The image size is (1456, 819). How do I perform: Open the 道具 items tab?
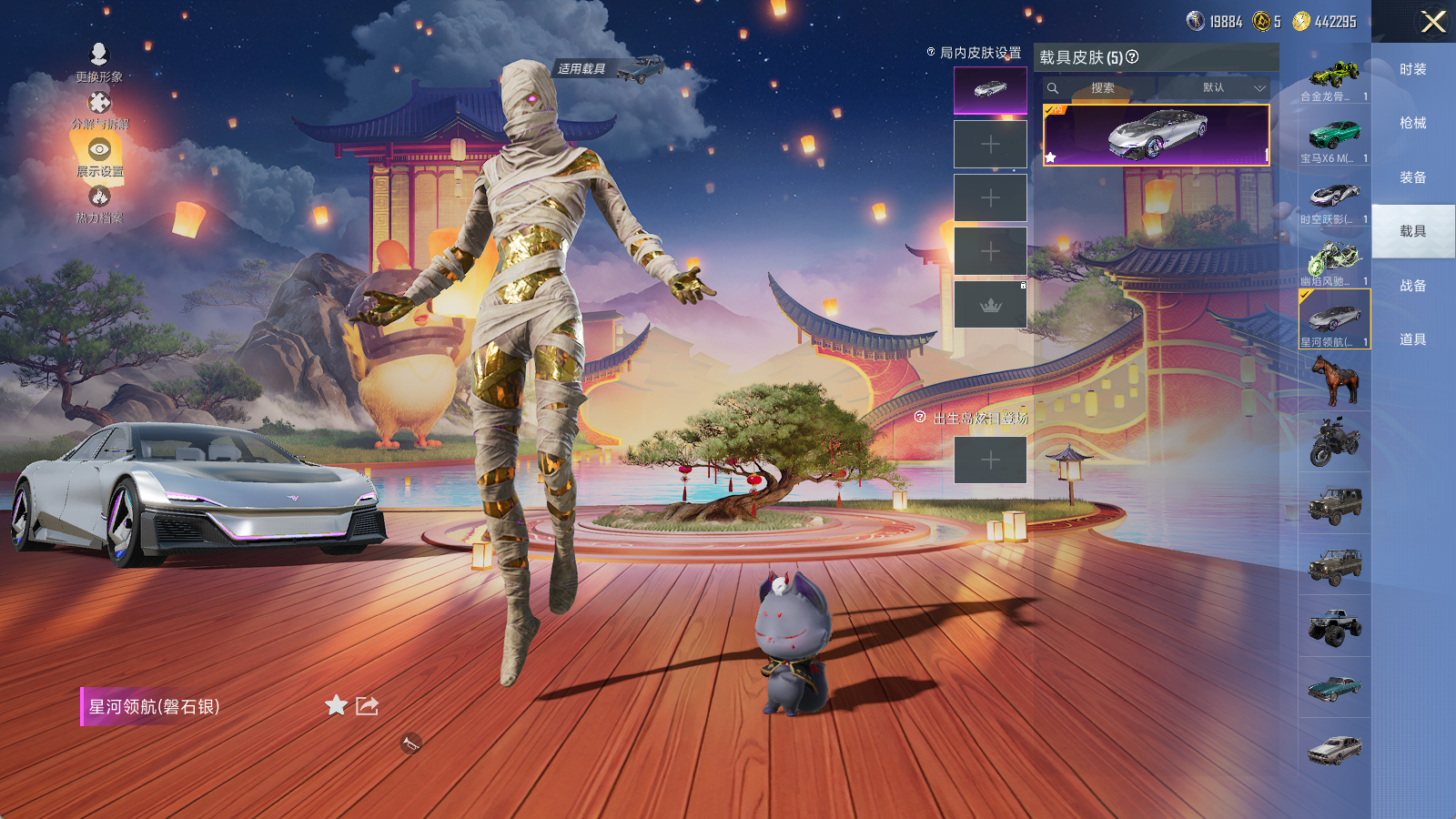[1412, 339]
